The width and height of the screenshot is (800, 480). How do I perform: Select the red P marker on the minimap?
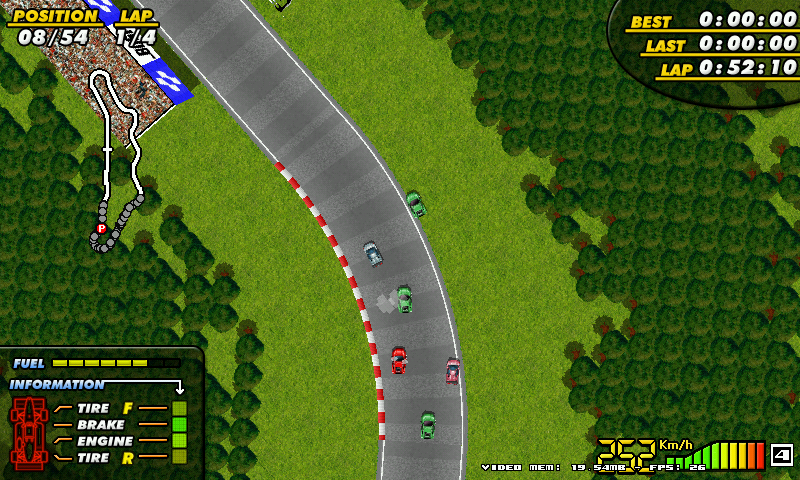point(101,229)
